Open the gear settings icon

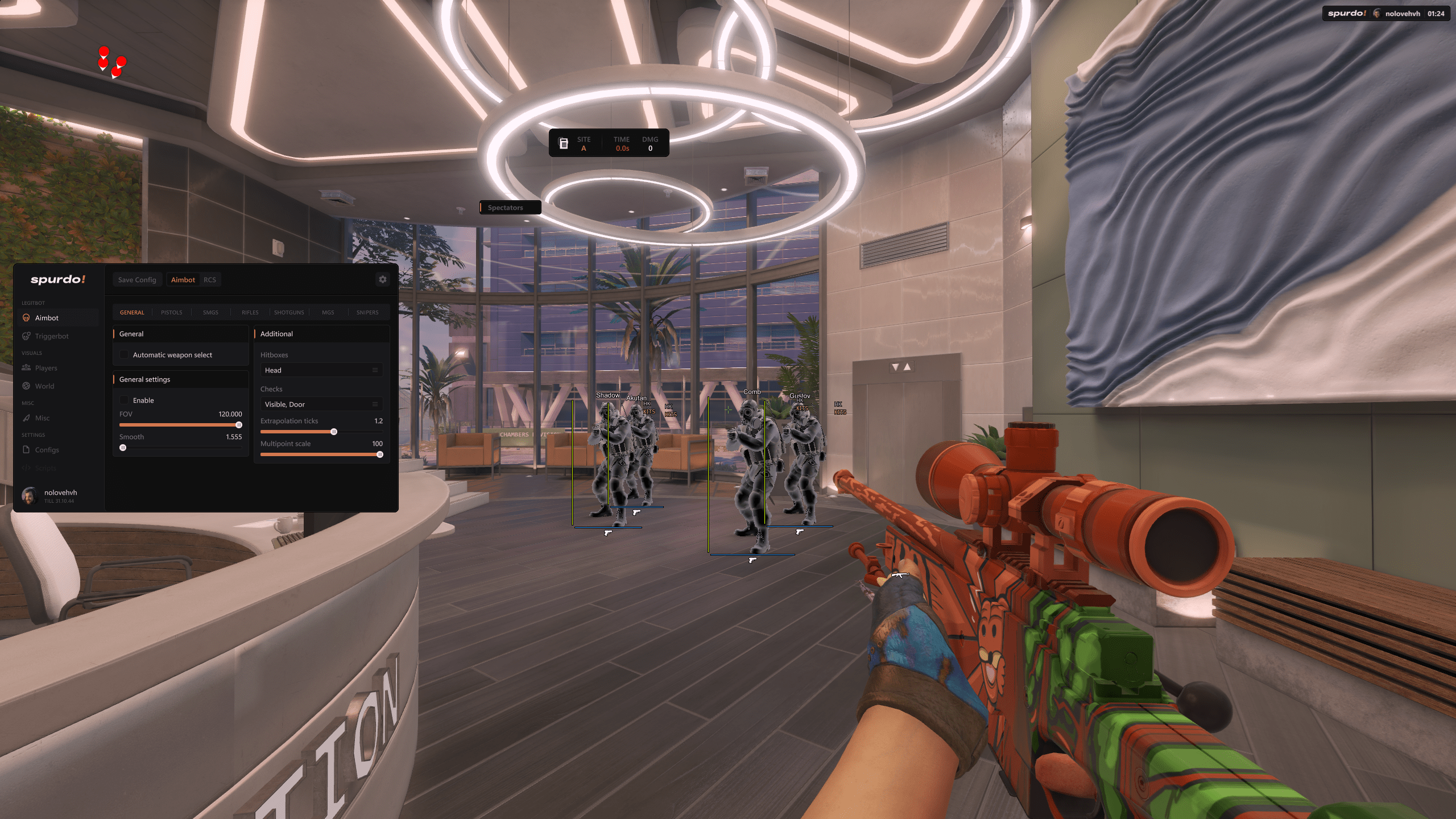(383, 279)
